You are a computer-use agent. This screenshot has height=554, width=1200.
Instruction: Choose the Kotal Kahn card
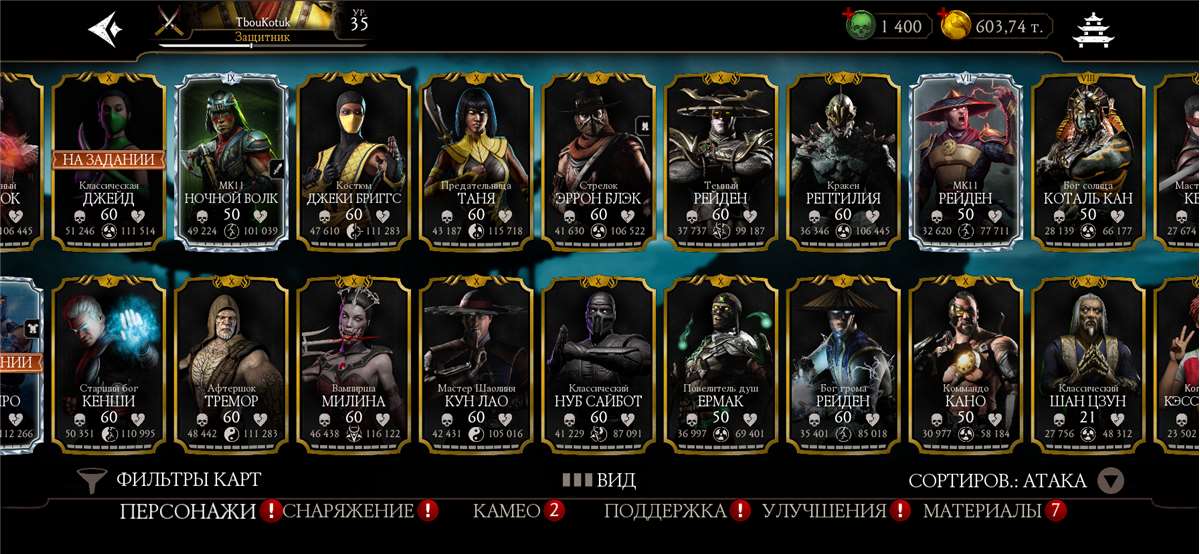click(x=1088, y=160)
